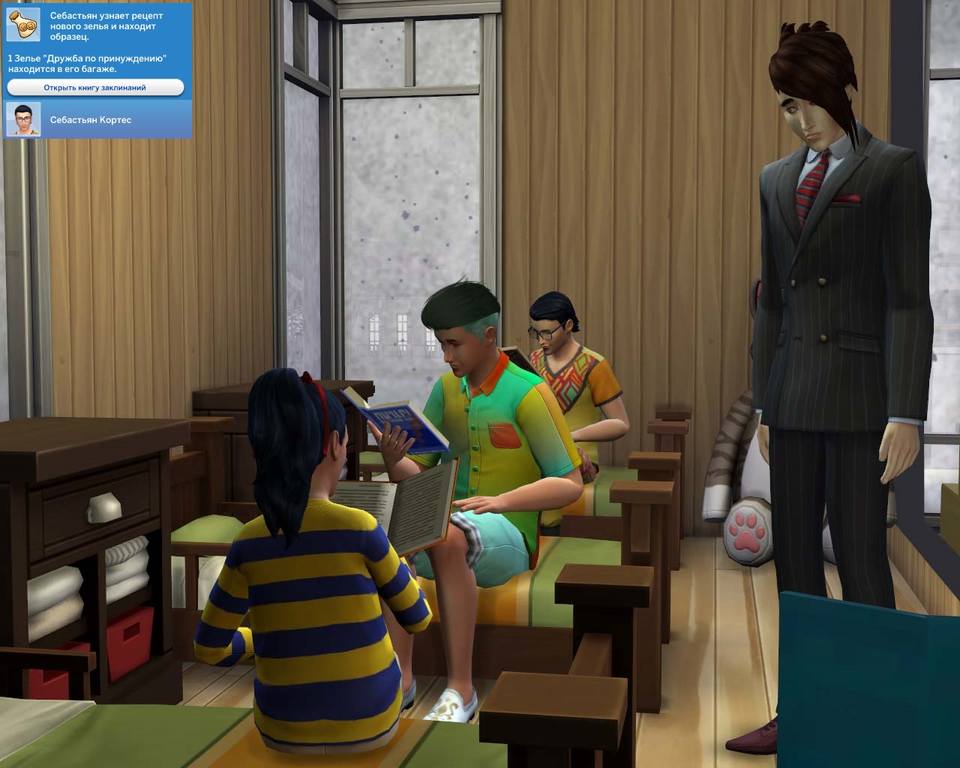Select Себастьян Кортес portrait in notification

(23, 119)
